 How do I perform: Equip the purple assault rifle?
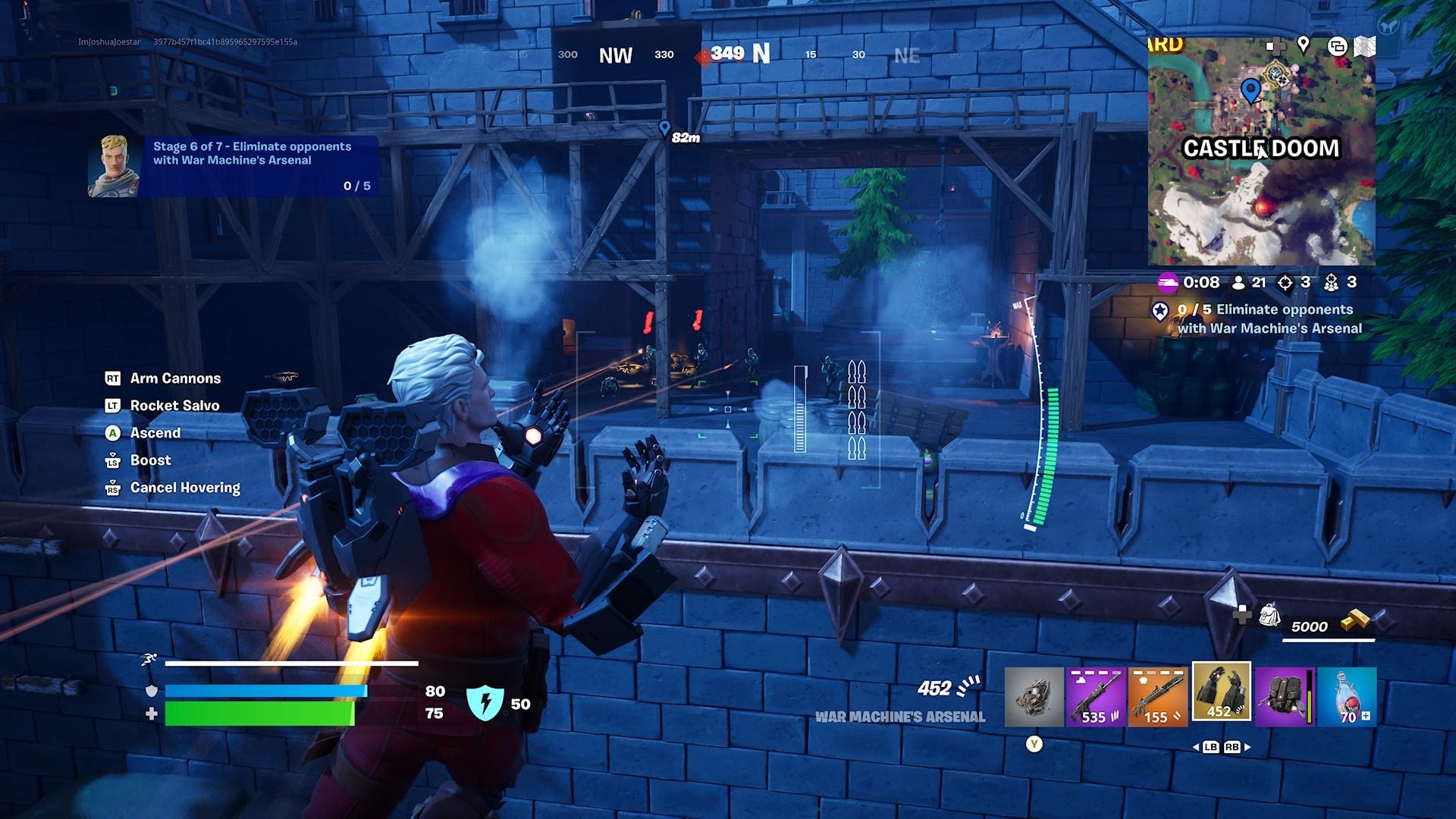point(1095,696)
